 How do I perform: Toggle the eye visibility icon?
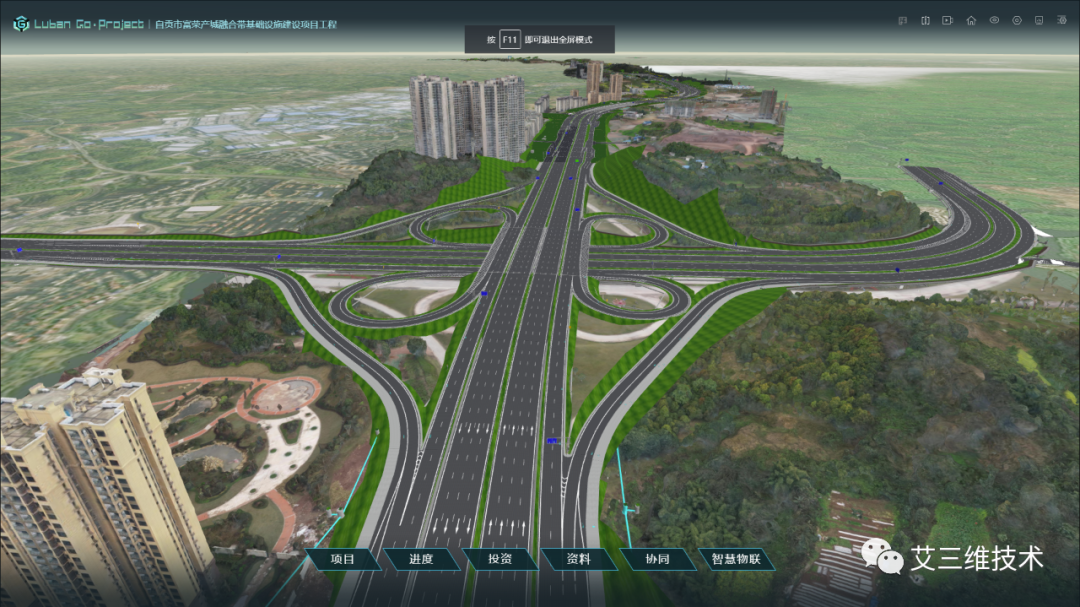(x=994, y=20)
